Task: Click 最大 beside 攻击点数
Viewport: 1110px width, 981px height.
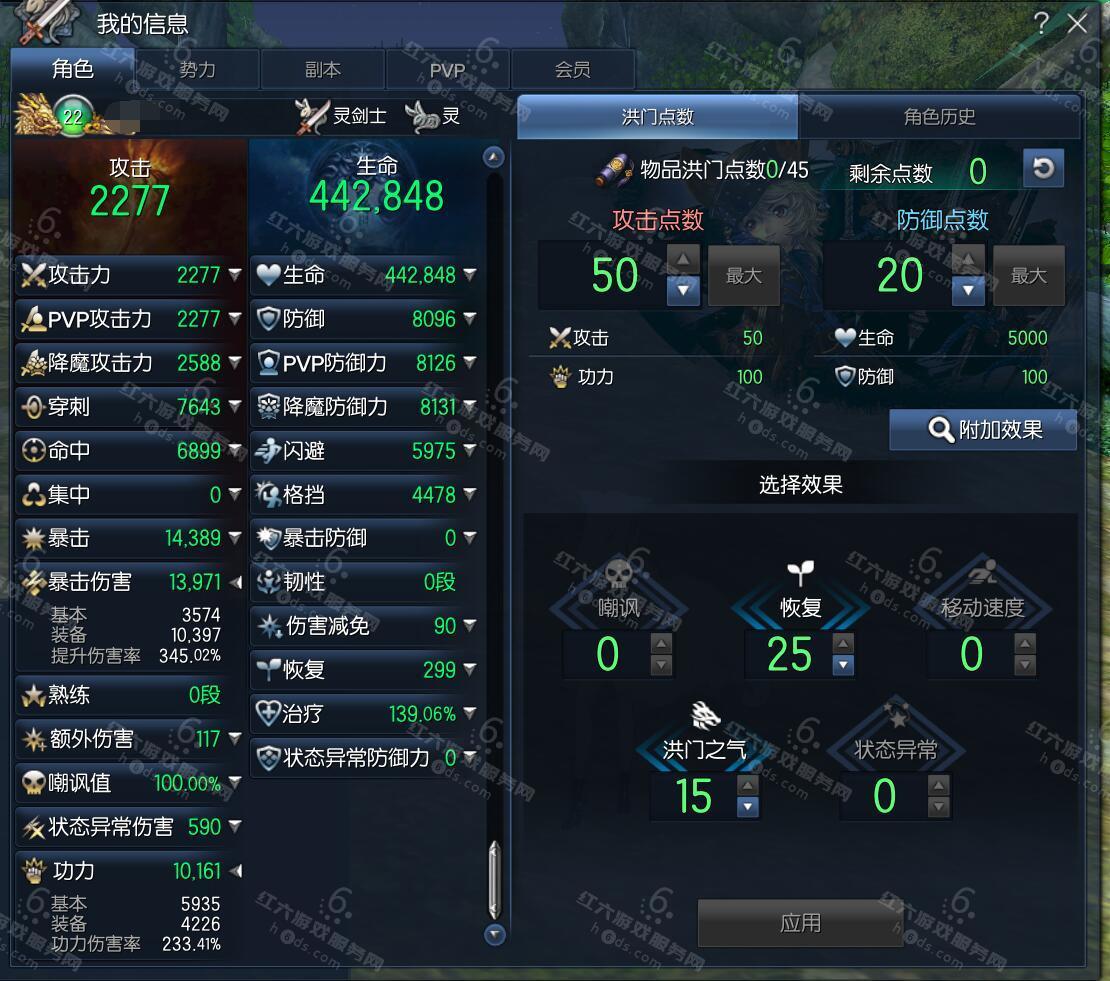Action: coord(743,276)
